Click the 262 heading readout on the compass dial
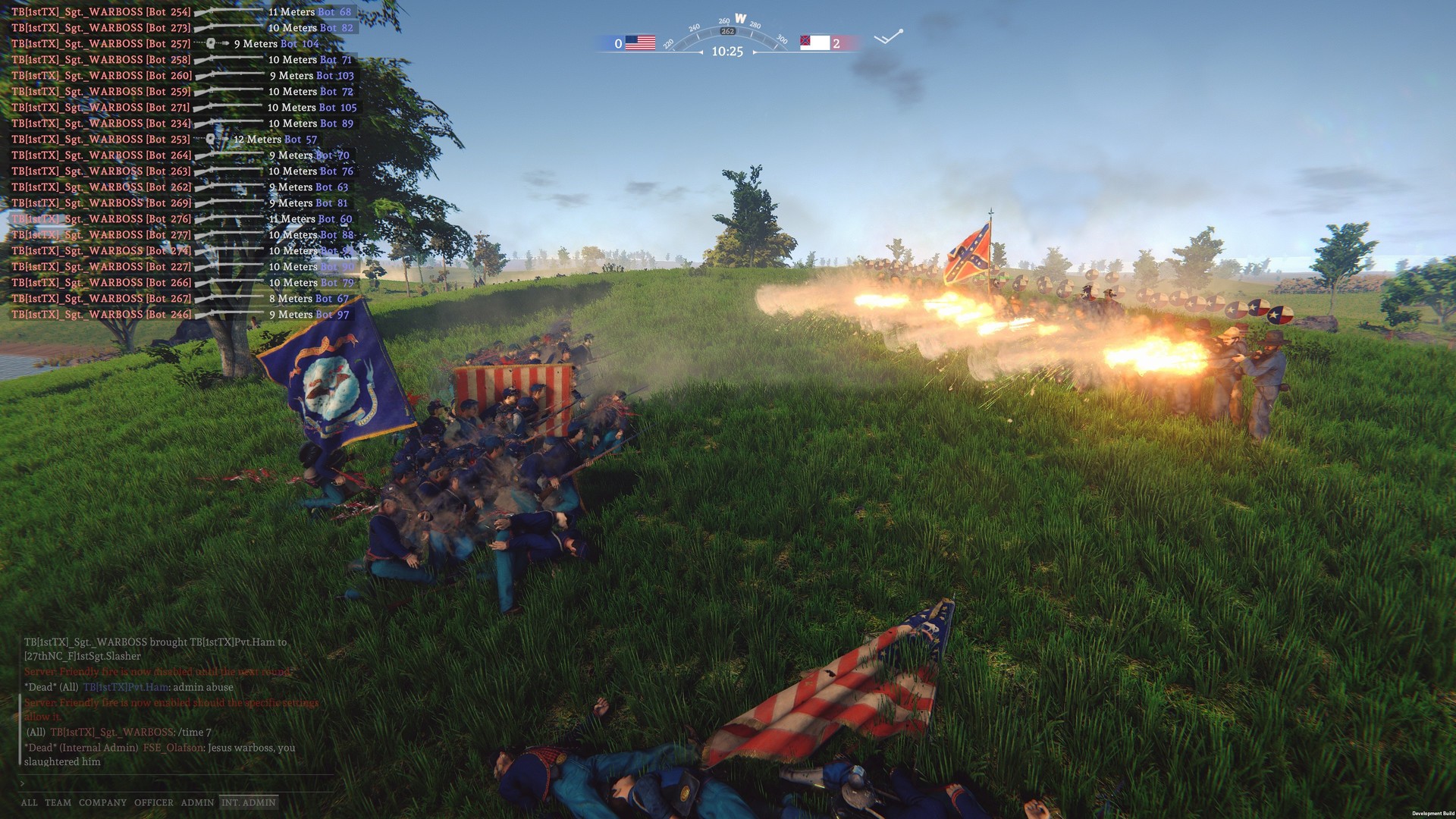 click(x=730, y=31)
